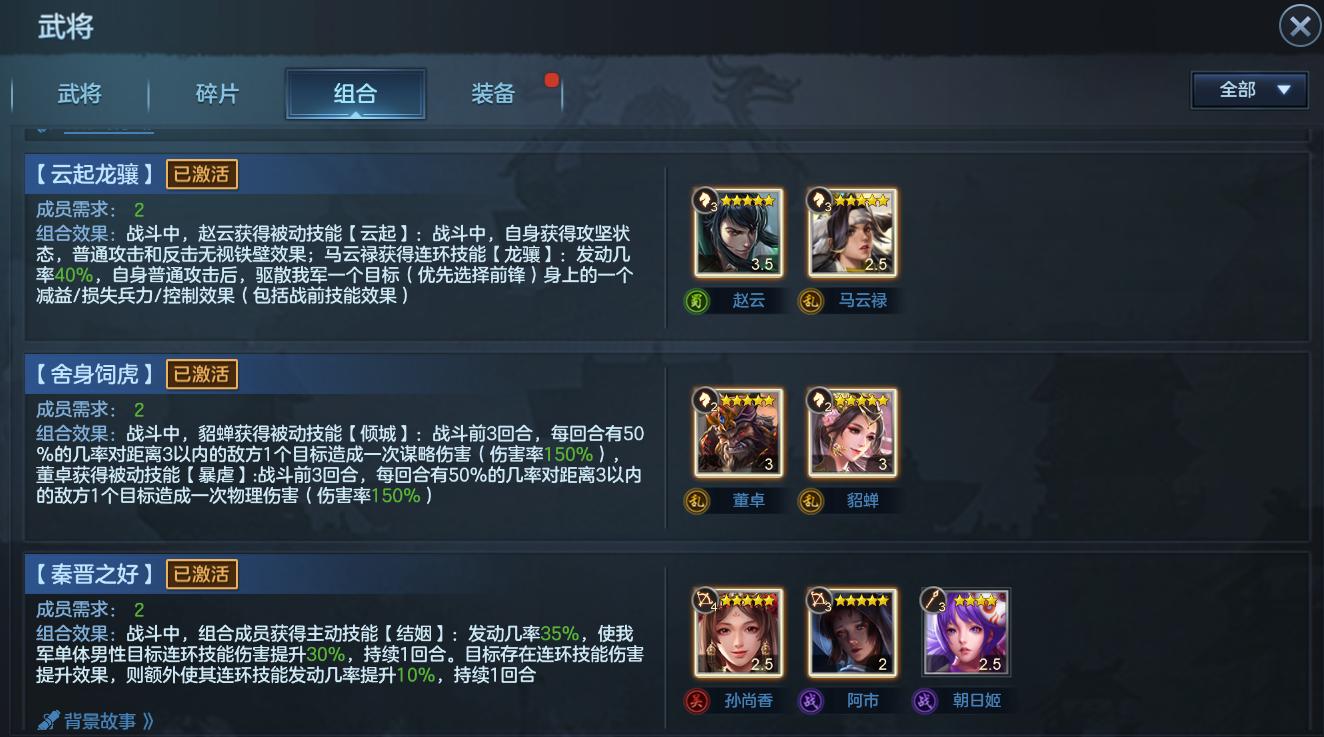Switch to the 武将 tab
1324x737 pixels.
(80, 93)
